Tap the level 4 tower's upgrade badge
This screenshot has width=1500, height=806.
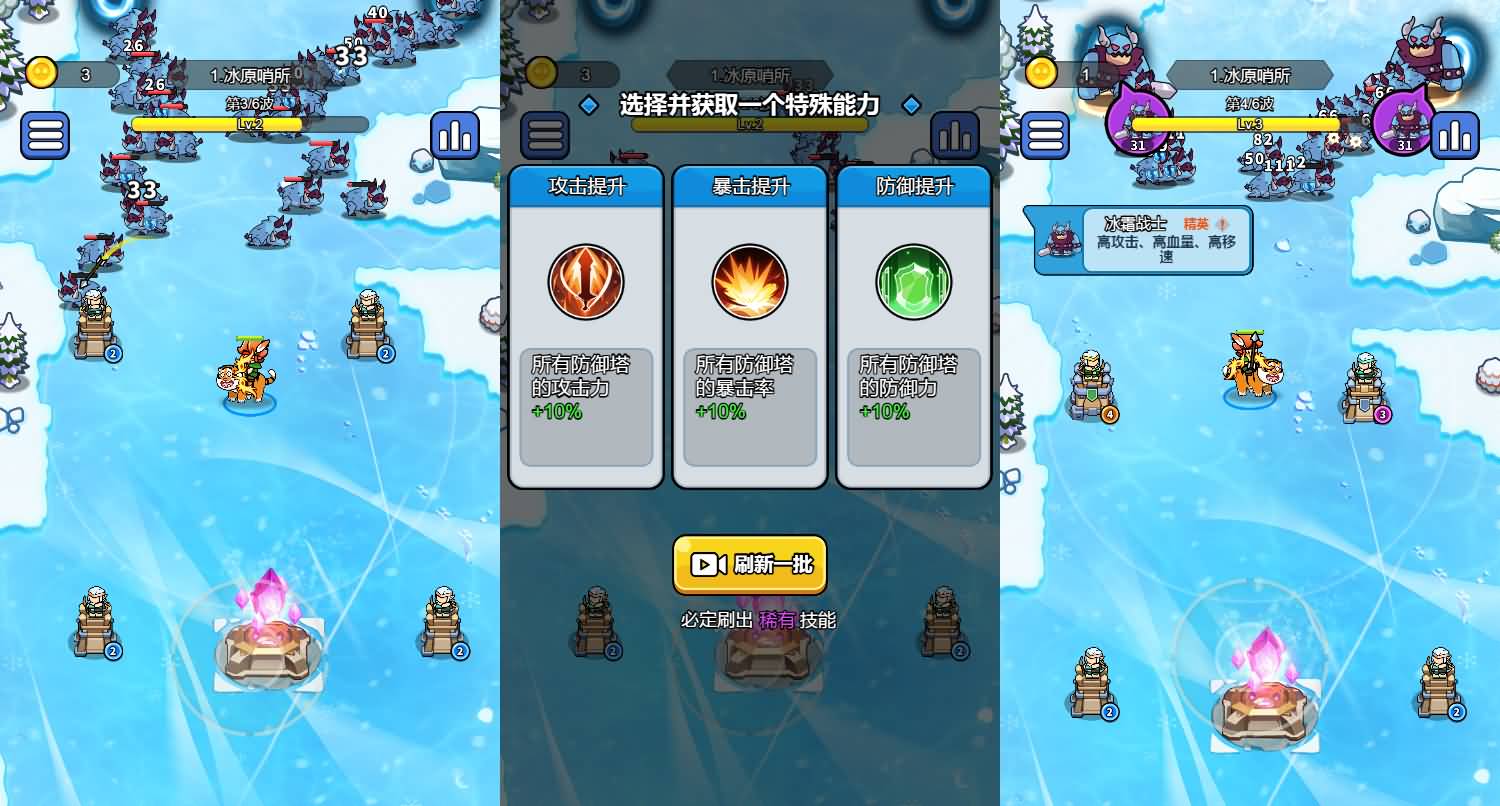tap(1113, 413)
